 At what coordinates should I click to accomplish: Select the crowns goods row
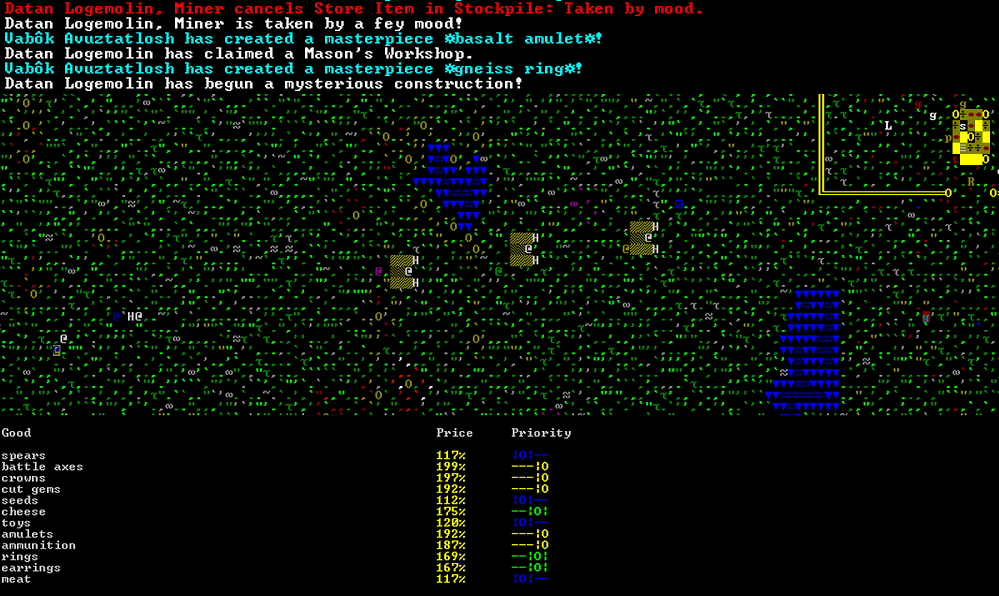tap(23, 478)
